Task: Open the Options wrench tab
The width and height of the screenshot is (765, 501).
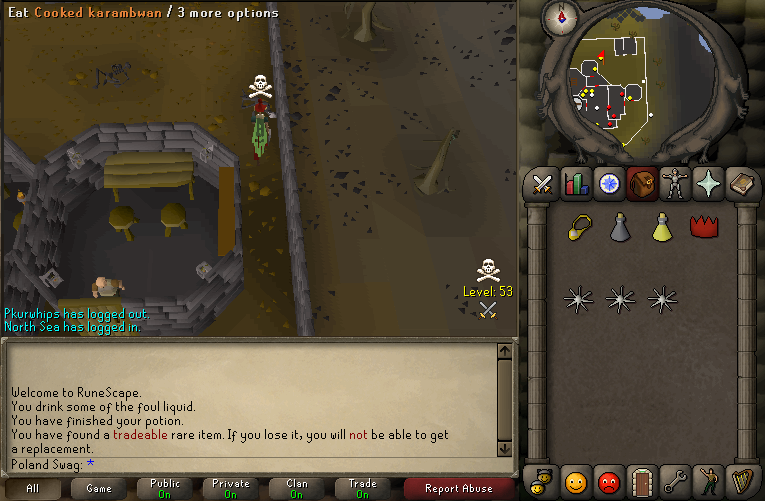Action: point(674,482)
